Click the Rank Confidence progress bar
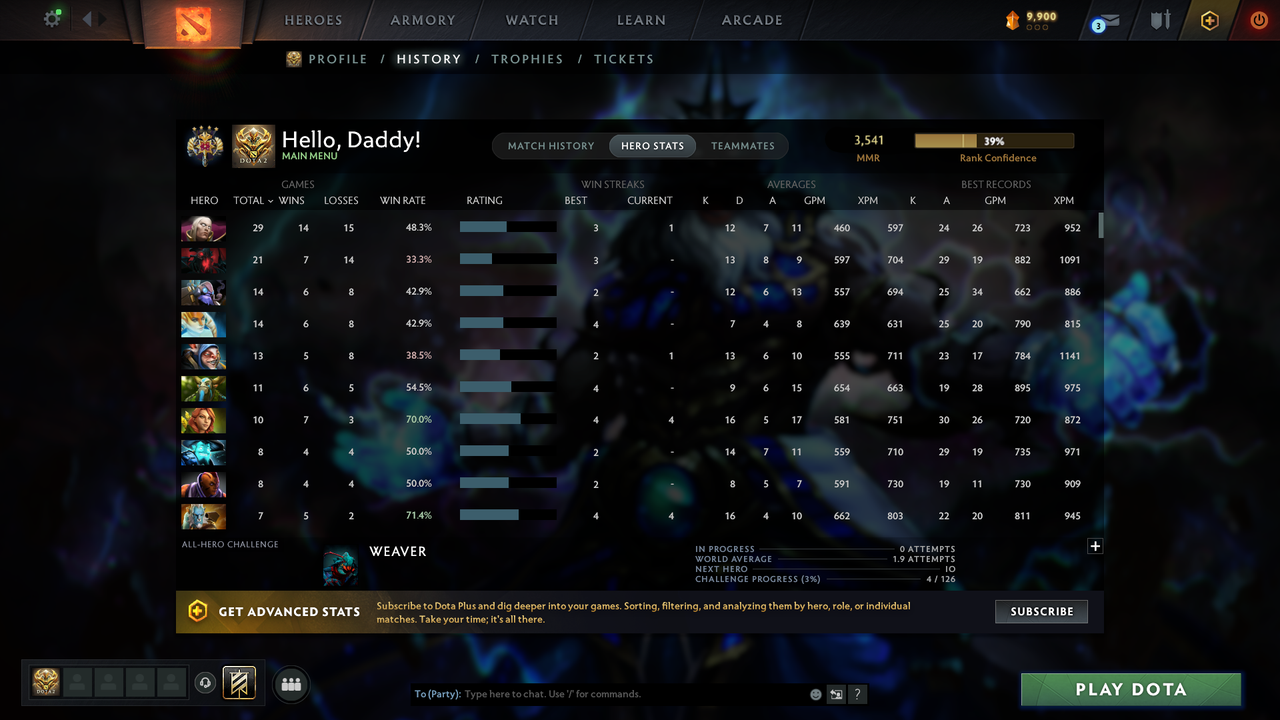The height and width of the screenshot is (720, 1280). click(x=994, y=140)
